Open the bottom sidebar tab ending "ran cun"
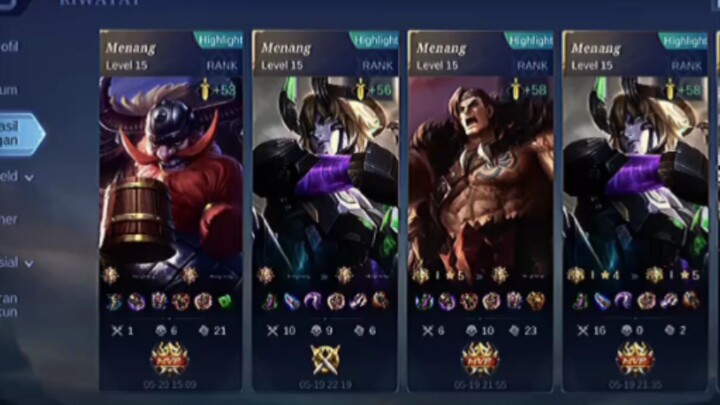The image size is (720, 405). (10, 305)
